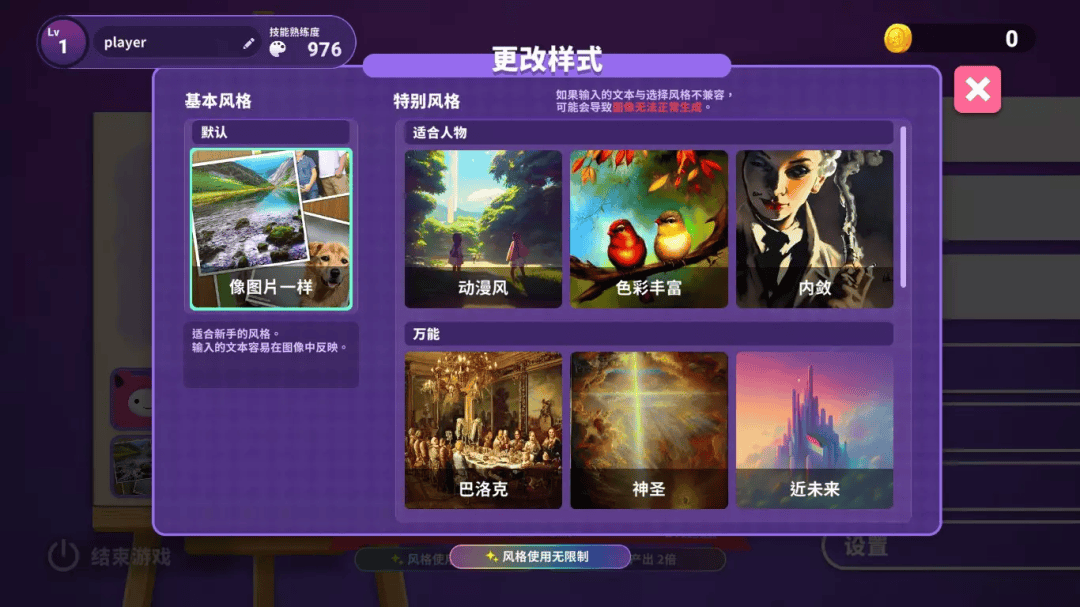
Task: Click the style list scrollbar
Action: point(904,206)
